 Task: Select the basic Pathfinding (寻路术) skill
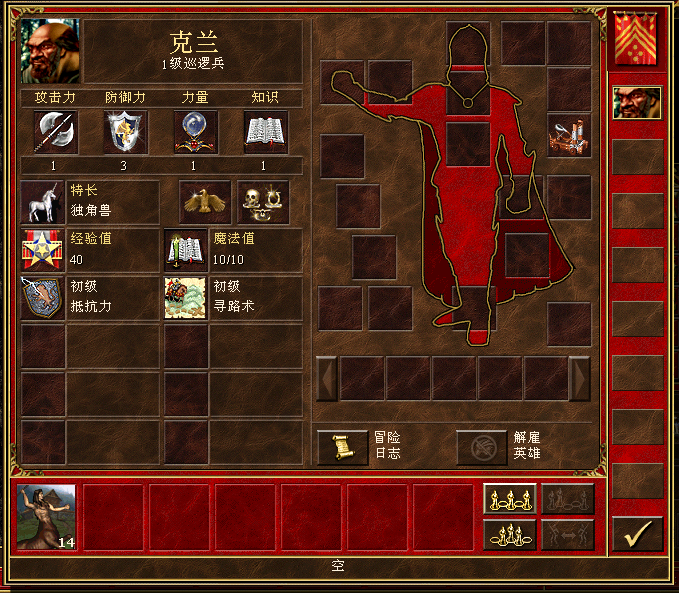(185, 298)
